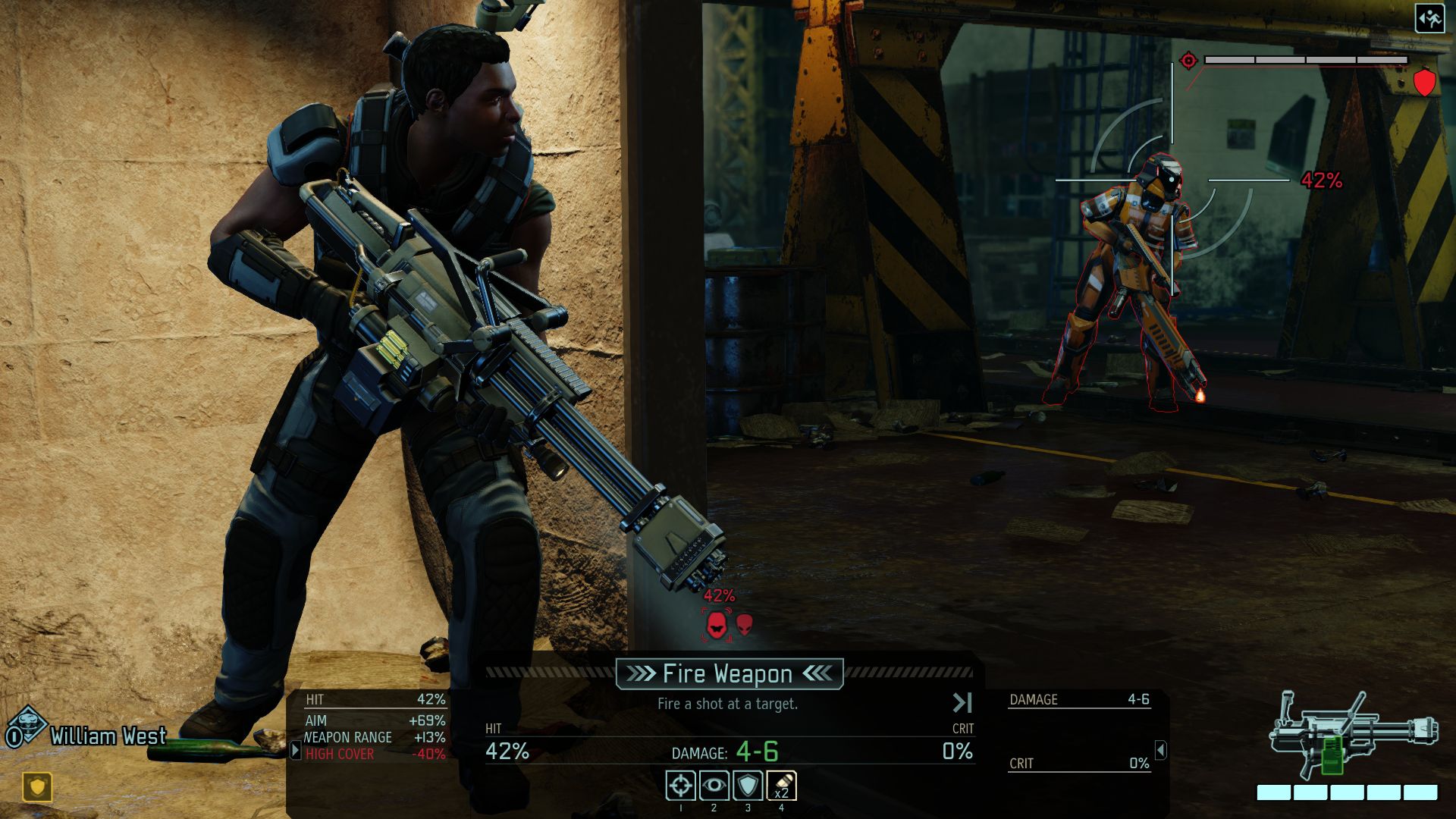Open the running figure button in the corner
Image resolution: width=1456 pixels, height=819 pixels.
[1429, 19]
